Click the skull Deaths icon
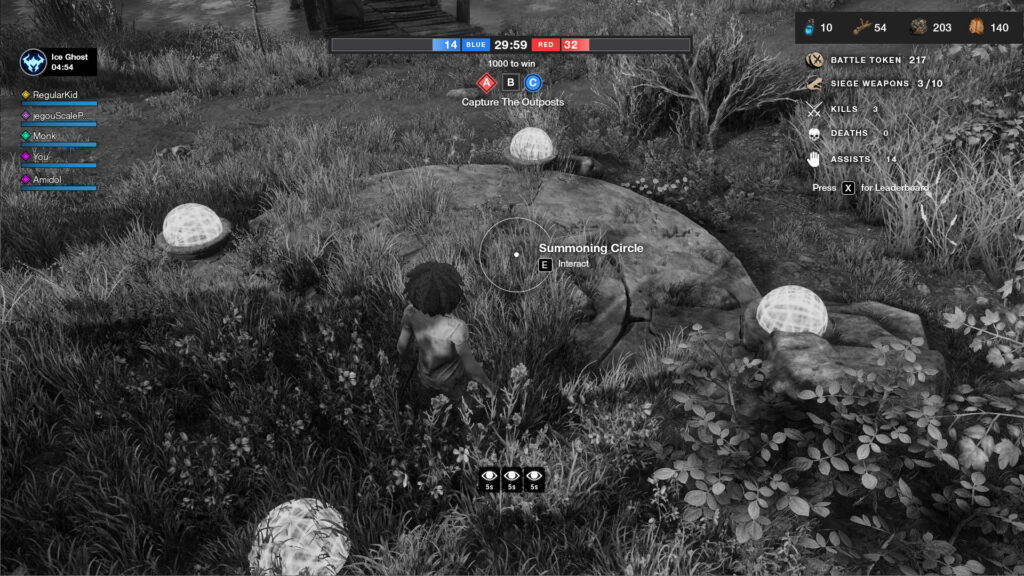1024x576 pixels. point(814,133)
